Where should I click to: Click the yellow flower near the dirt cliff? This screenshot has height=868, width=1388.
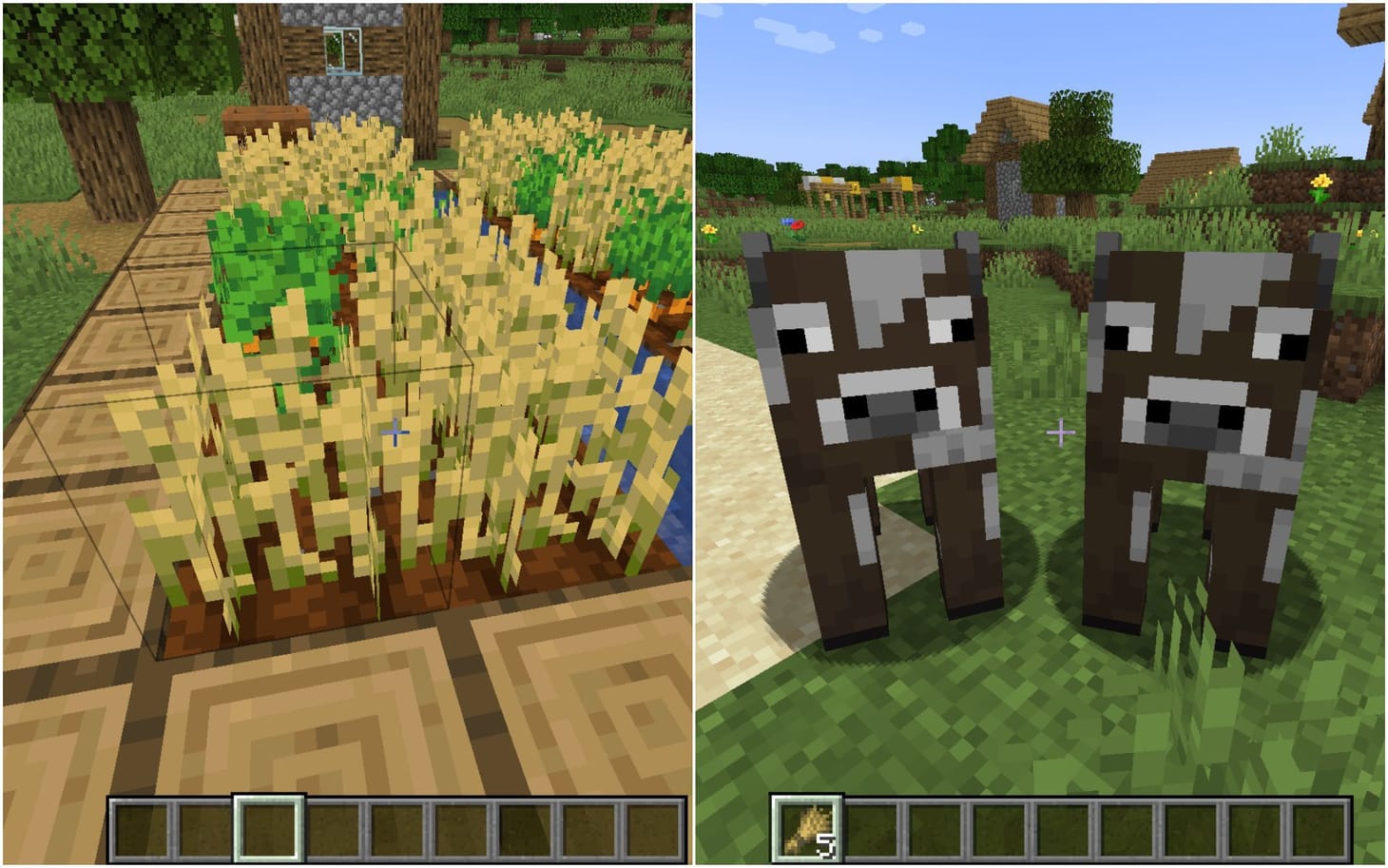click(1320, 181)
